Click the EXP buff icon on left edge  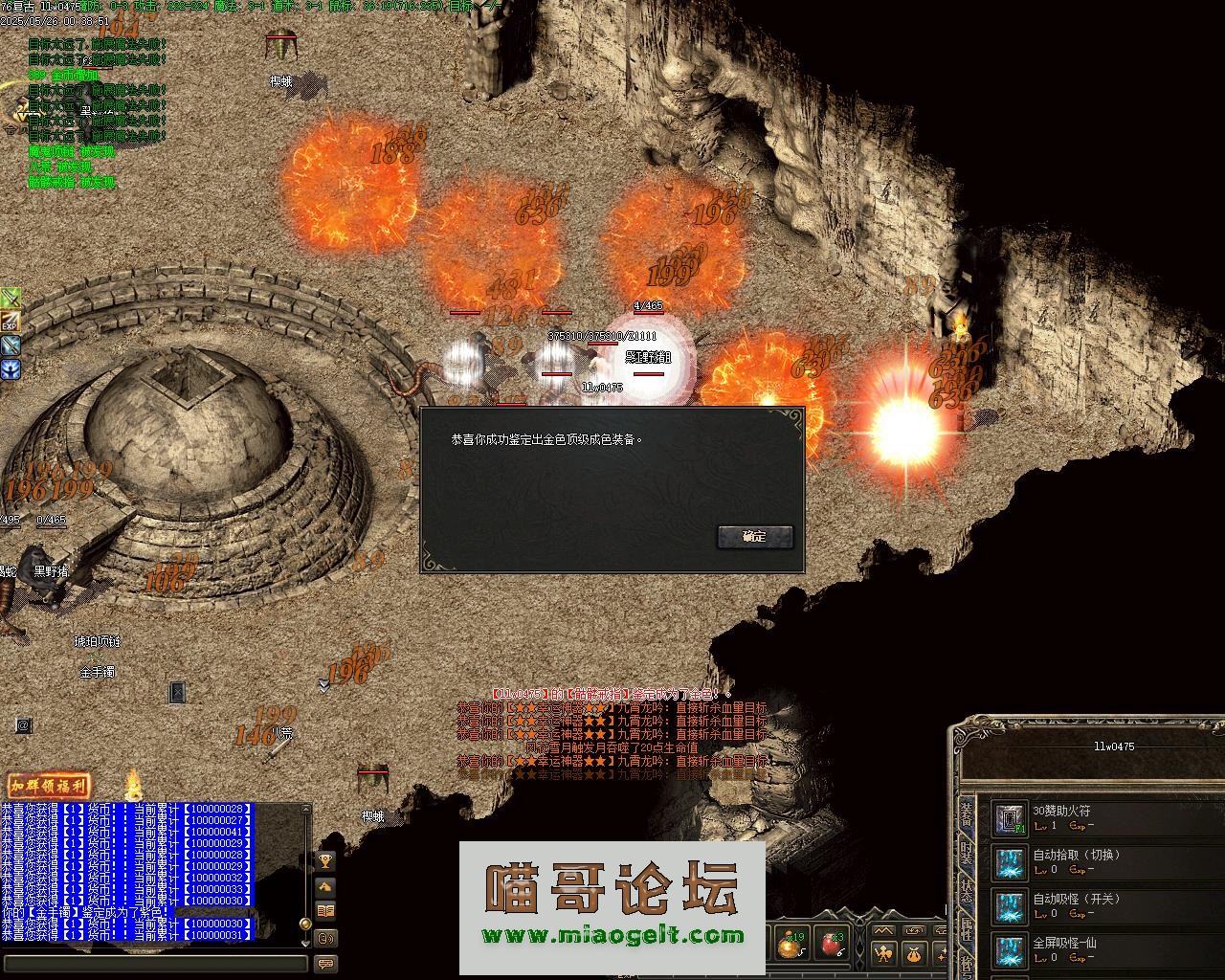pos(11,322)
